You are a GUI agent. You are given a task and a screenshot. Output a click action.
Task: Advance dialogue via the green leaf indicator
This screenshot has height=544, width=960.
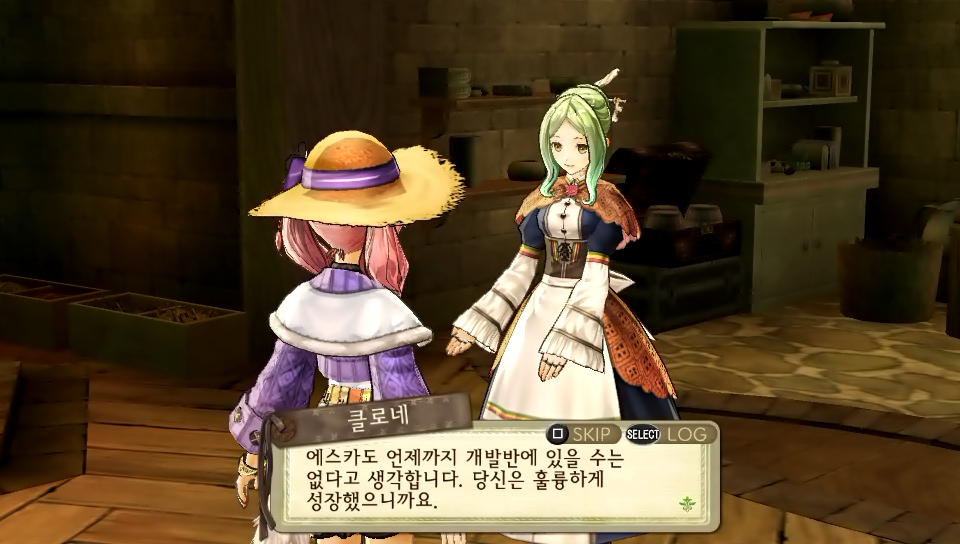[687, 504]
